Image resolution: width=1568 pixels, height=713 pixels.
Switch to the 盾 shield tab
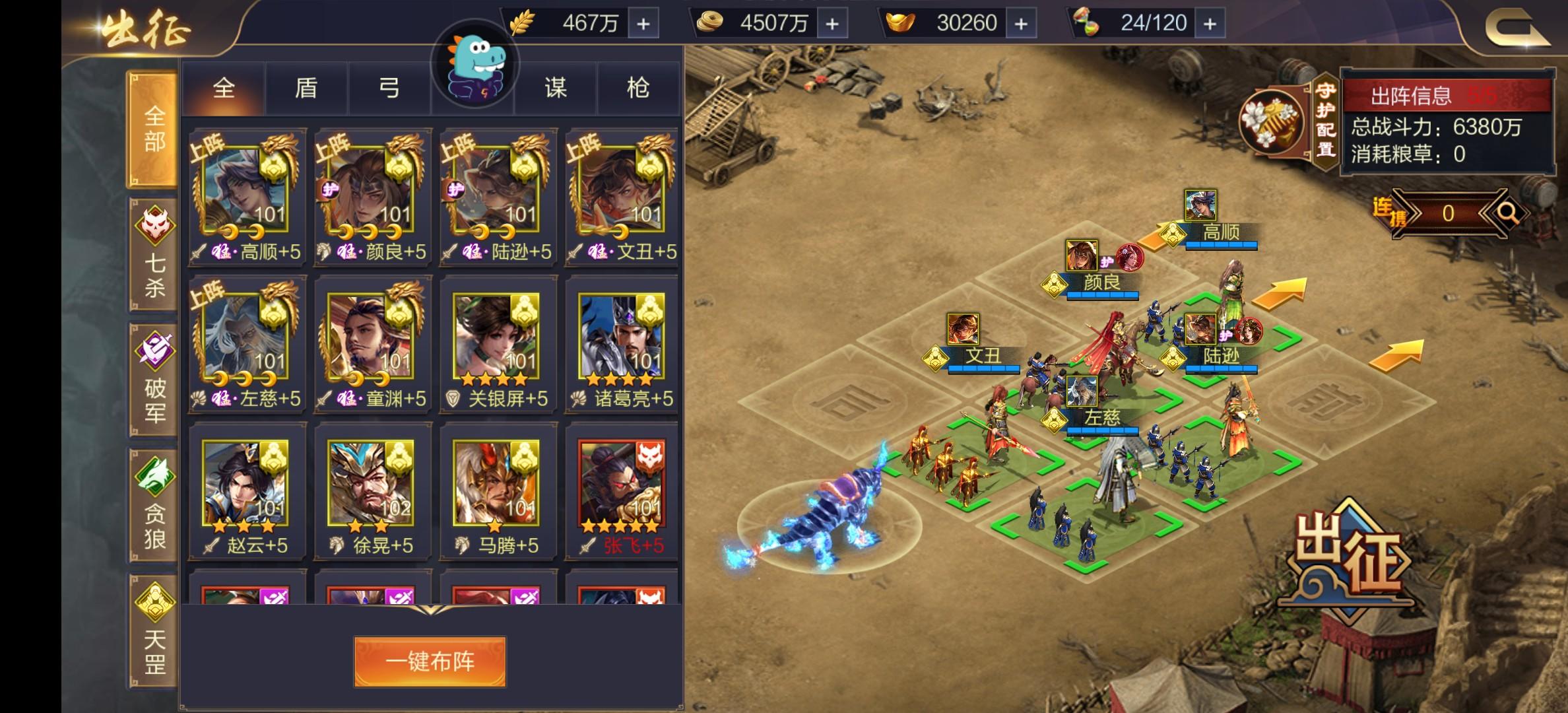307,88
